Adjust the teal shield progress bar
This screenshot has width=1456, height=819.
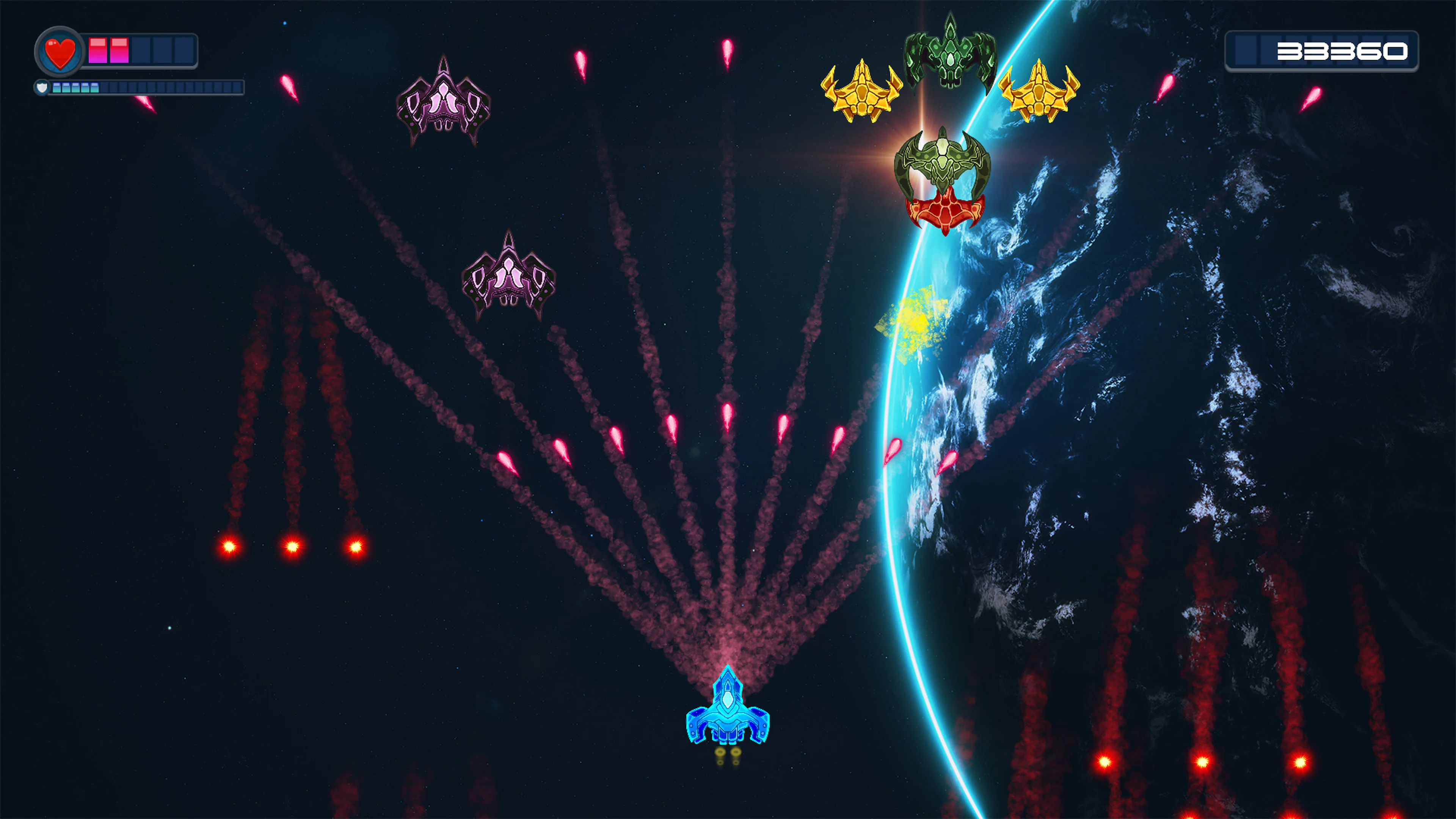(x=76, y=88)
